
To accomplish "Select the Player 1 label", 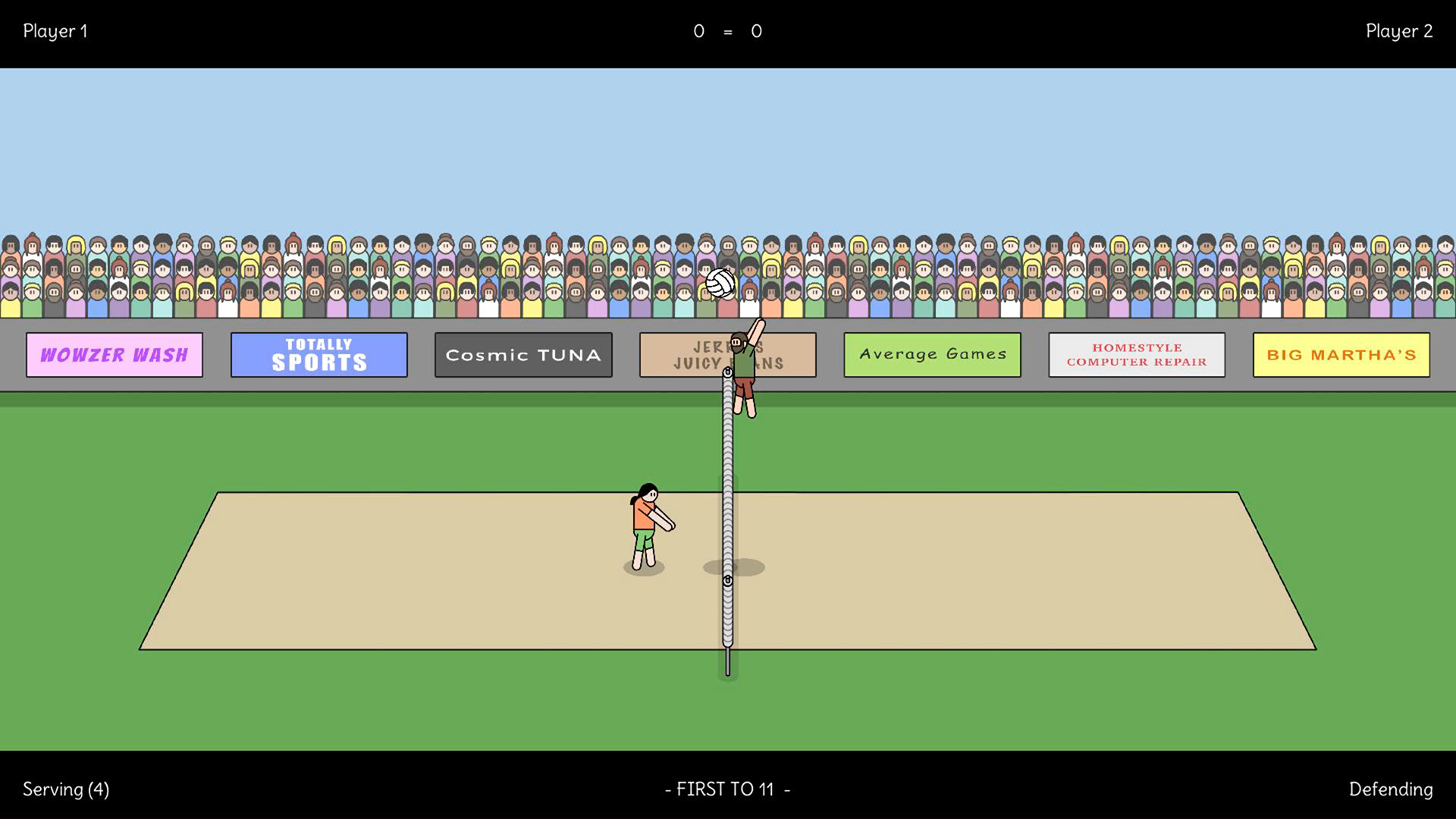I will pyautogui.click(x=55, y=31).
